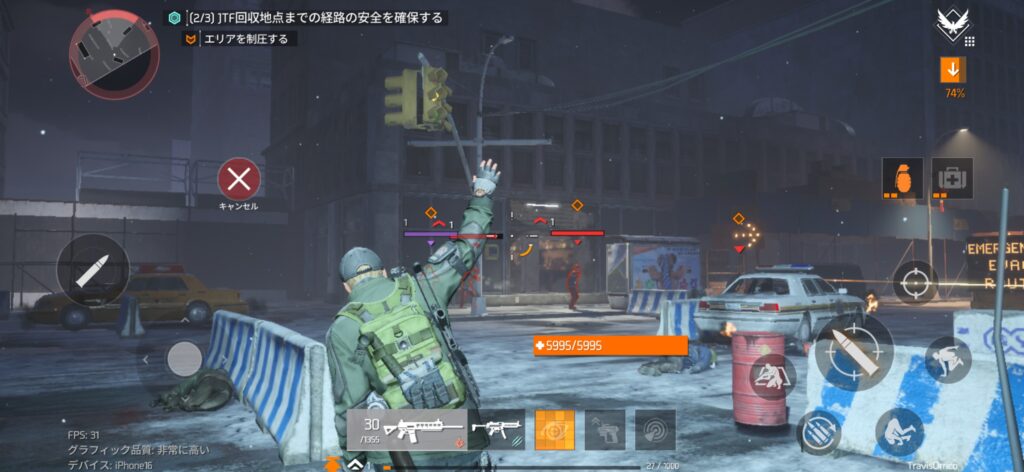Open the Division eagle emblem menu
1024x472 pixels.
[x=951, y=25]
